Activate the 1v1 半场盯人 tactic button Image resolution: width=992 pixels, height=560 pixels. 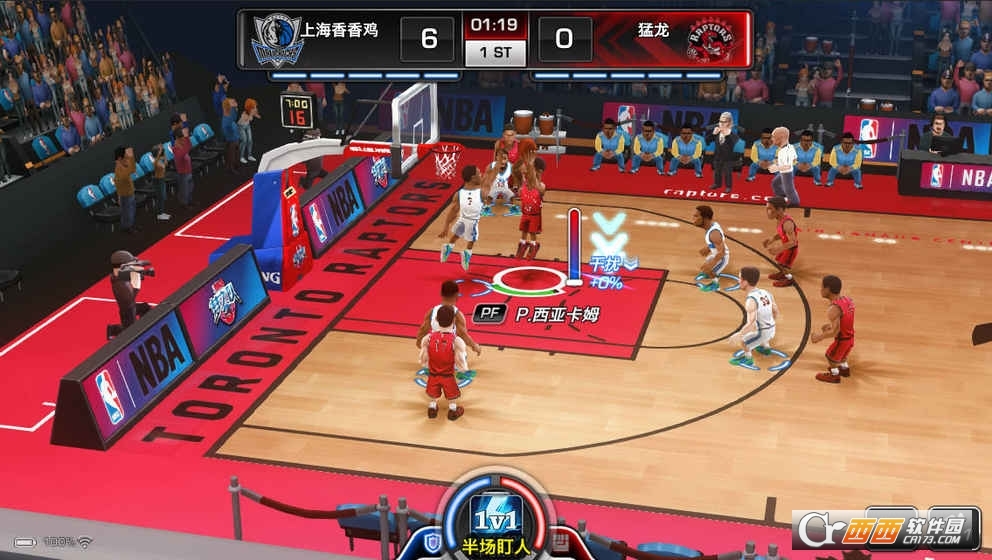point(496,518)
